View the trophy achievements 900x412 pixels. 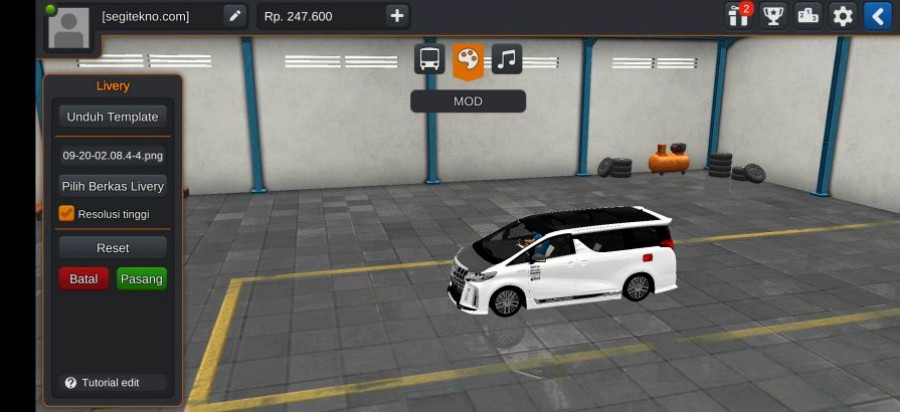coord(773,16)
